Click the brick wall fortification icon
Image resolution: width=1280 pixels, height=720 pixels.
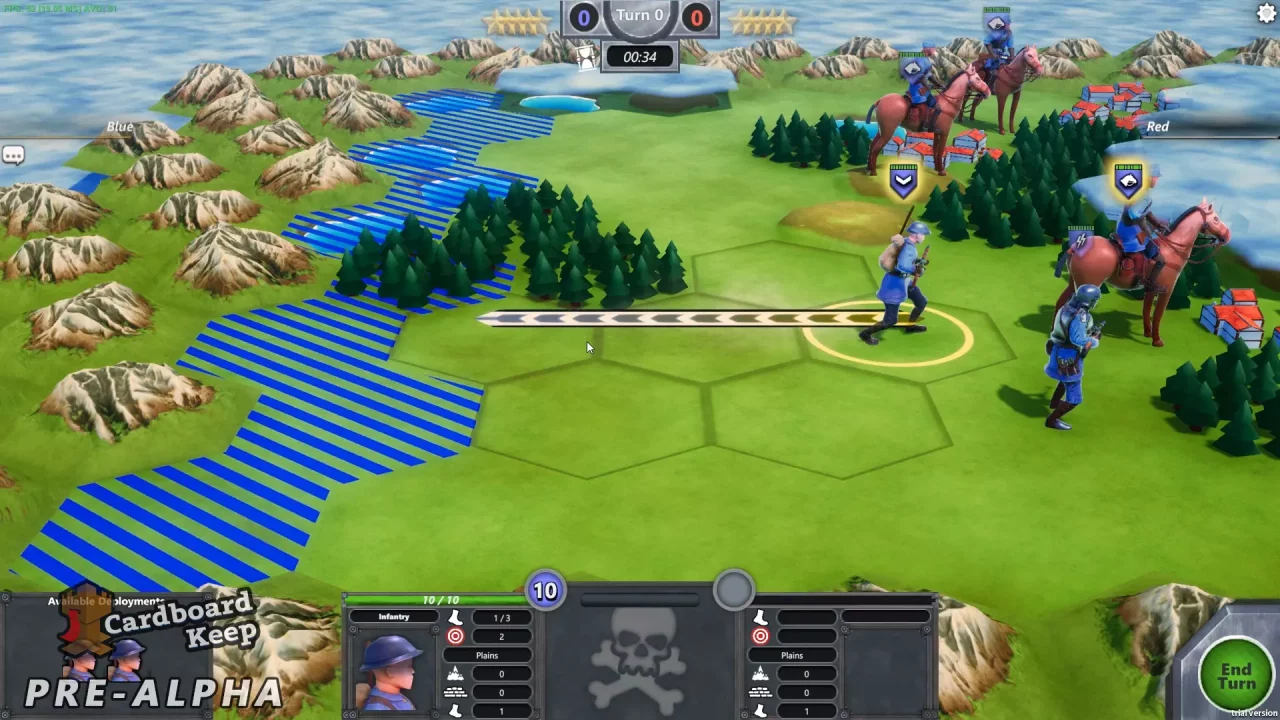455,692
